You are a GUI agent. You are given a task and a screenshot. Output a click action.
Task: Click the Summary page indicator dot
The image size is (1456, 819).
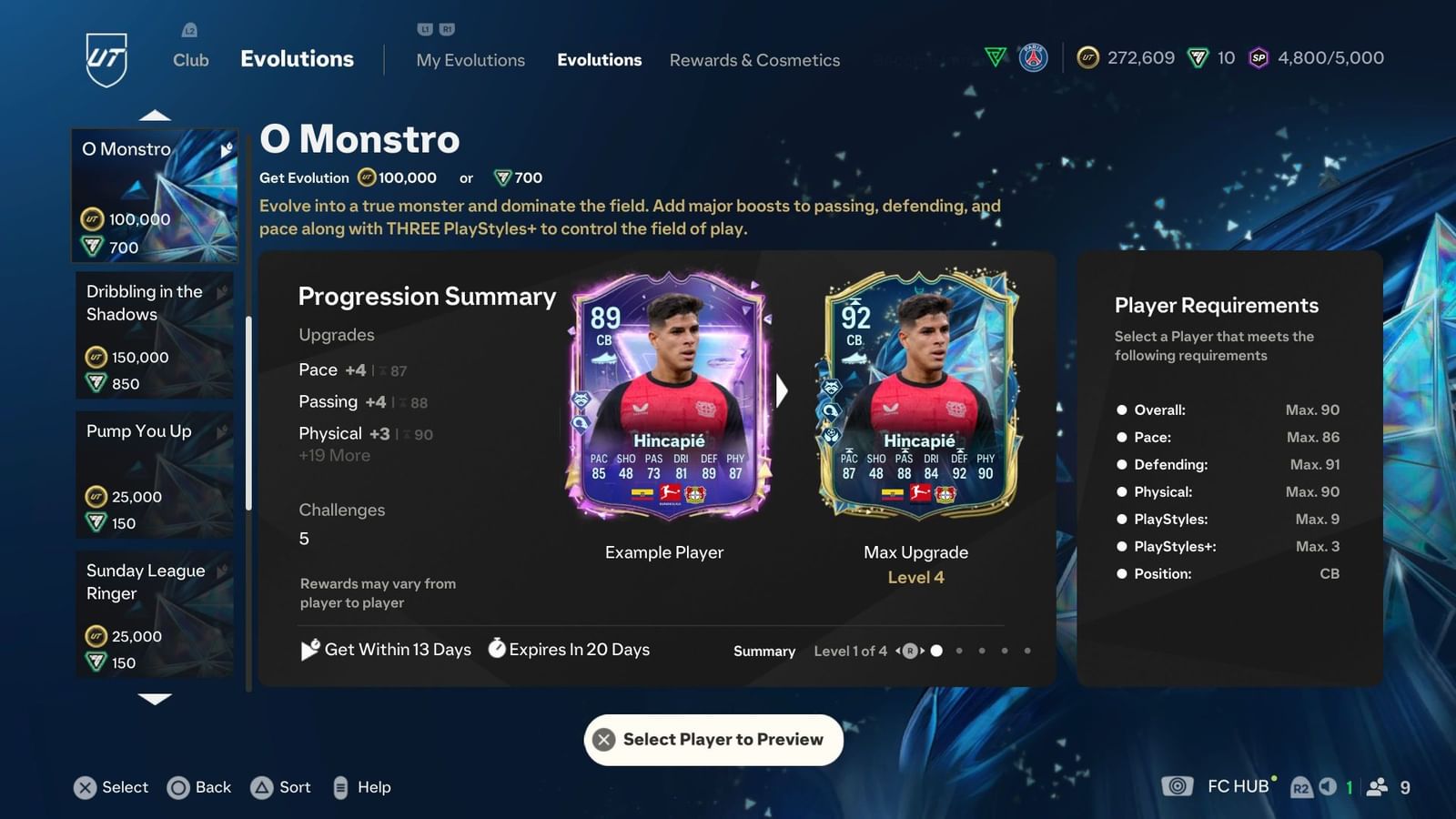(x=937, y=652)
